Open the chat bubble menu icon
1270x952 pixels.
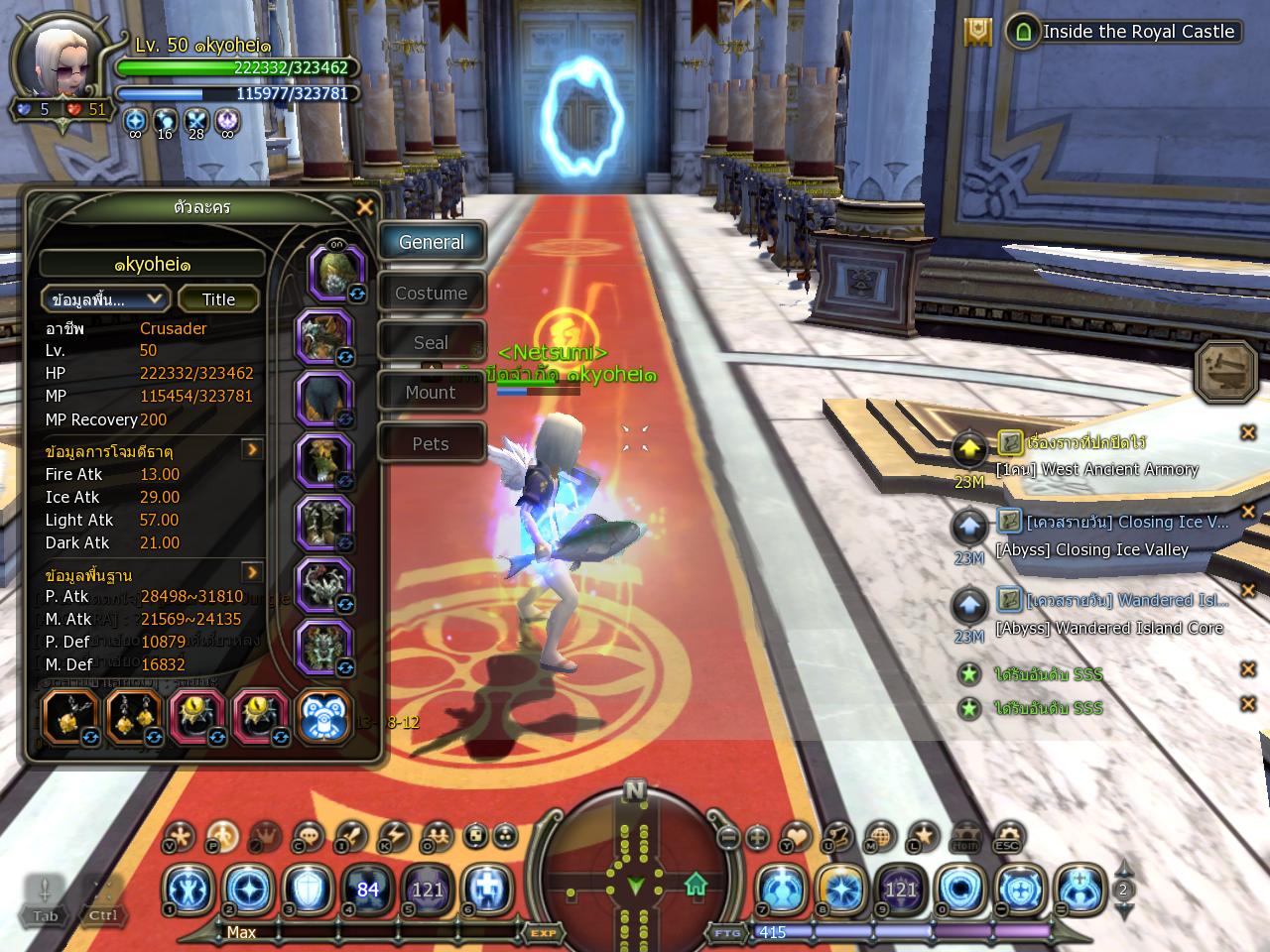(x=308, y=838)
